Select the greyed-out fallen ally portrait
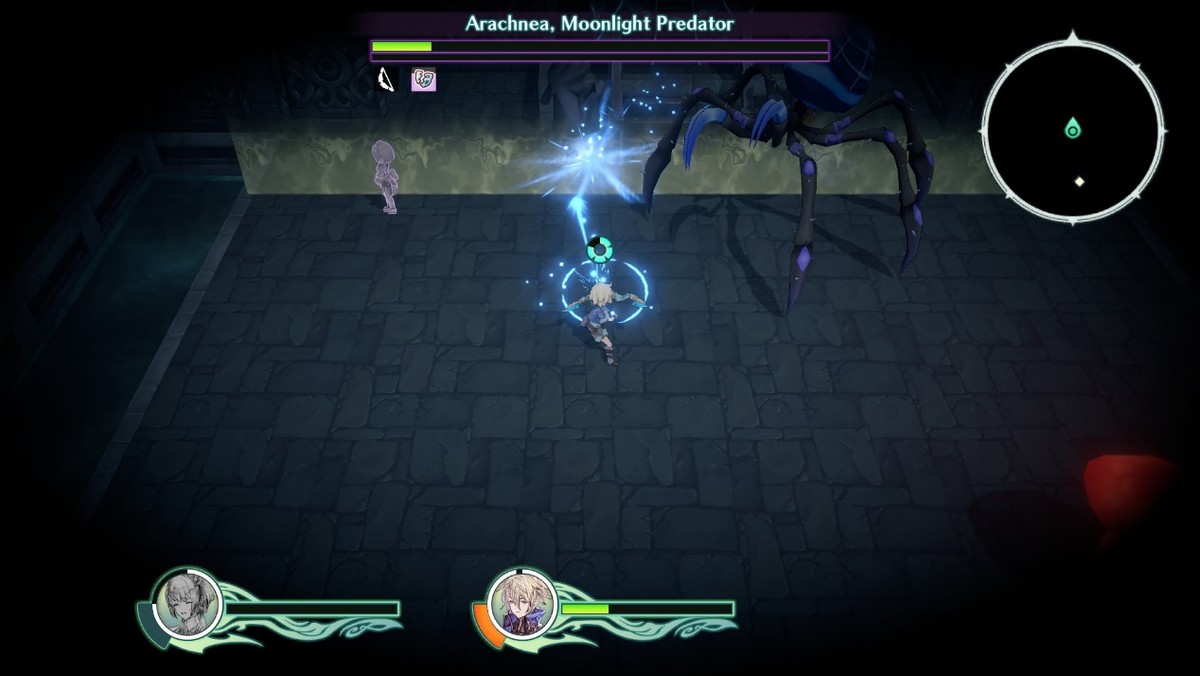This screenshot has height=676, width=1200. 187,603
